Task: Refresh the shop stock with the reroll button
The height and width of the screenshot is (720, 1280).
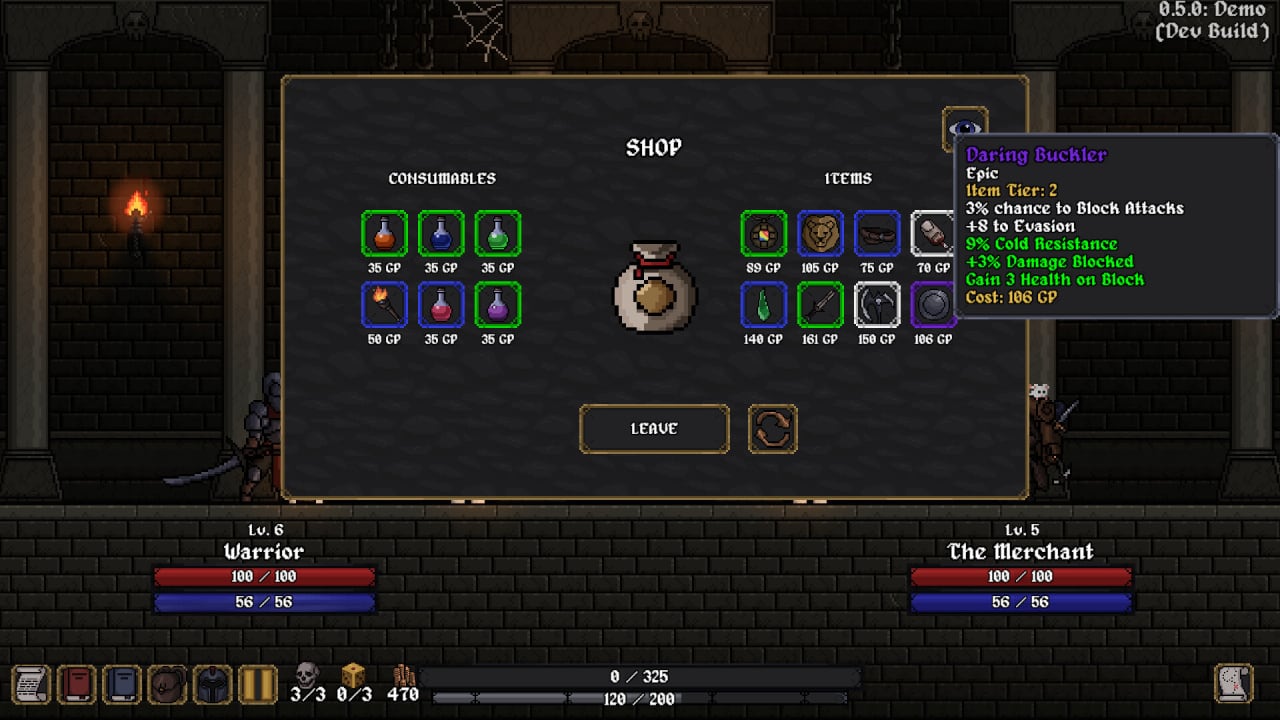Action: [772, 429]
